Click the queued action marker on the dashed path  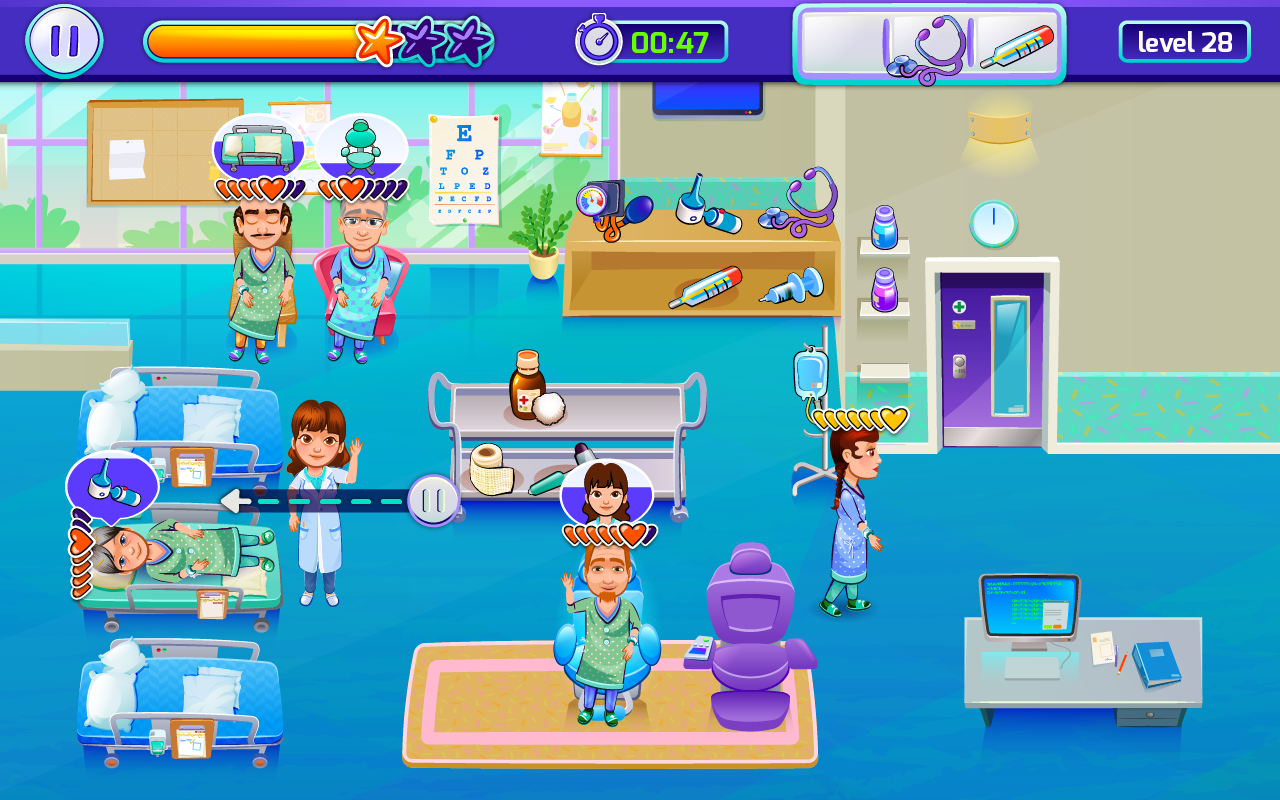[x=433, y=500]
